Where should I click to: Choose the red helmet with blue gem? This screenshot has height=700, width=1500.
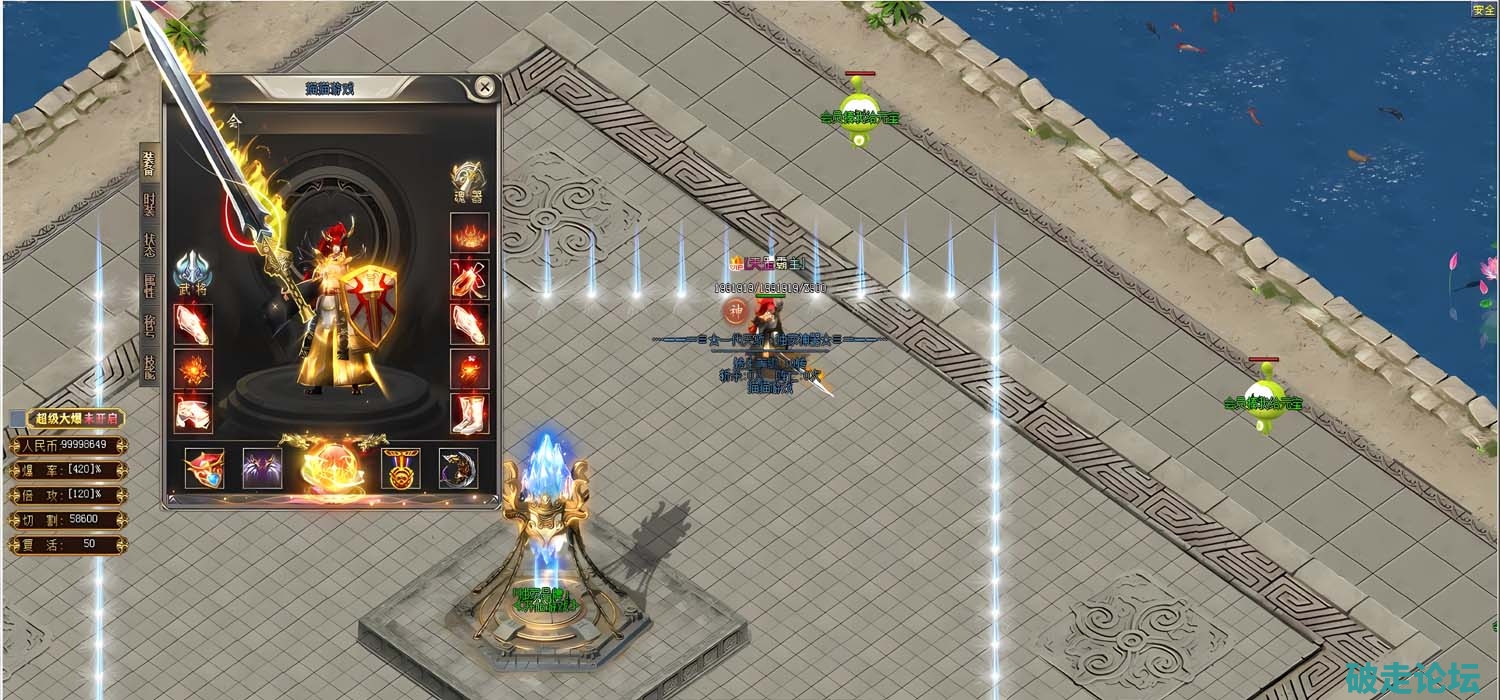204,468
